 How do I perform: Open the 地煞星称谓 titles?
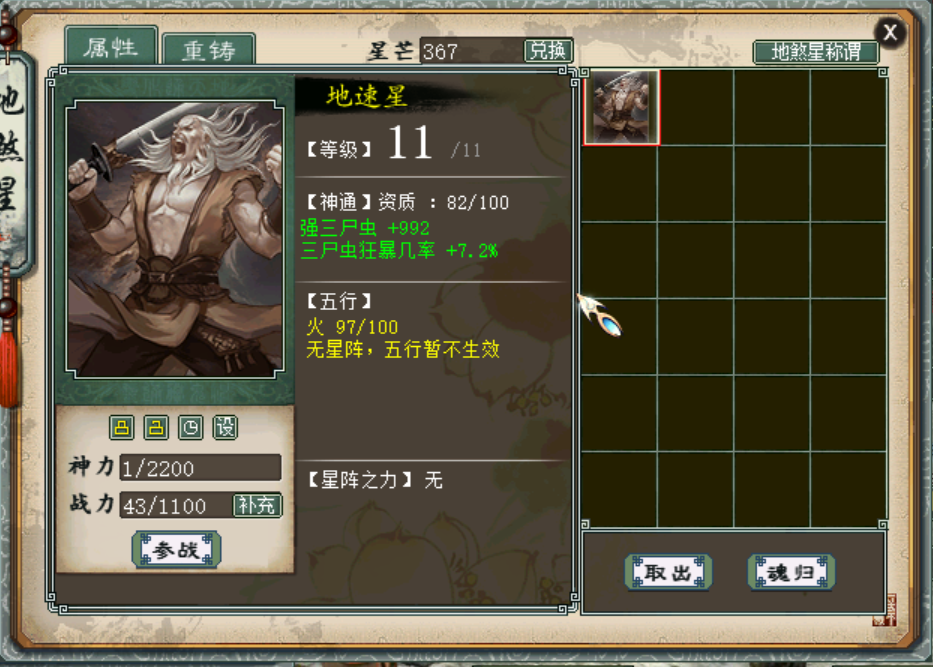815,52
